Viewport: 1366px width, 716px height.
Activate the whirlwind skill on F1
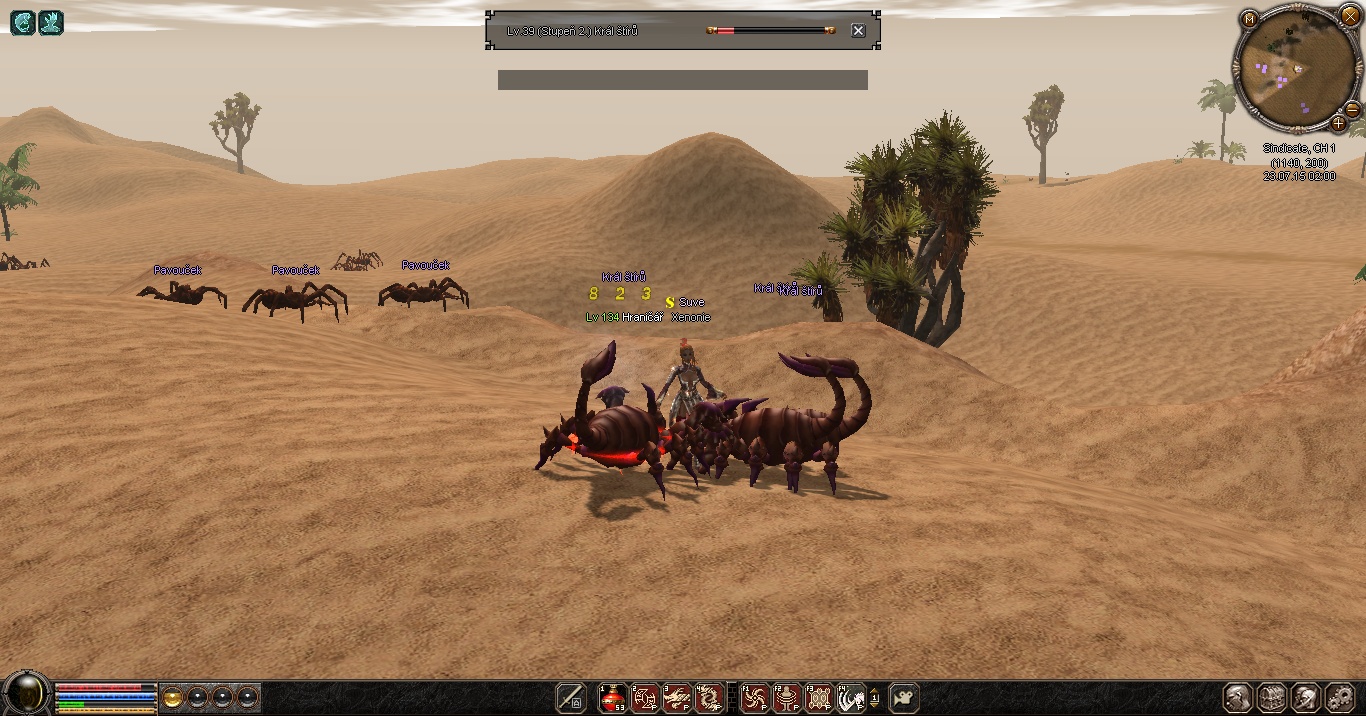point(755,697)
